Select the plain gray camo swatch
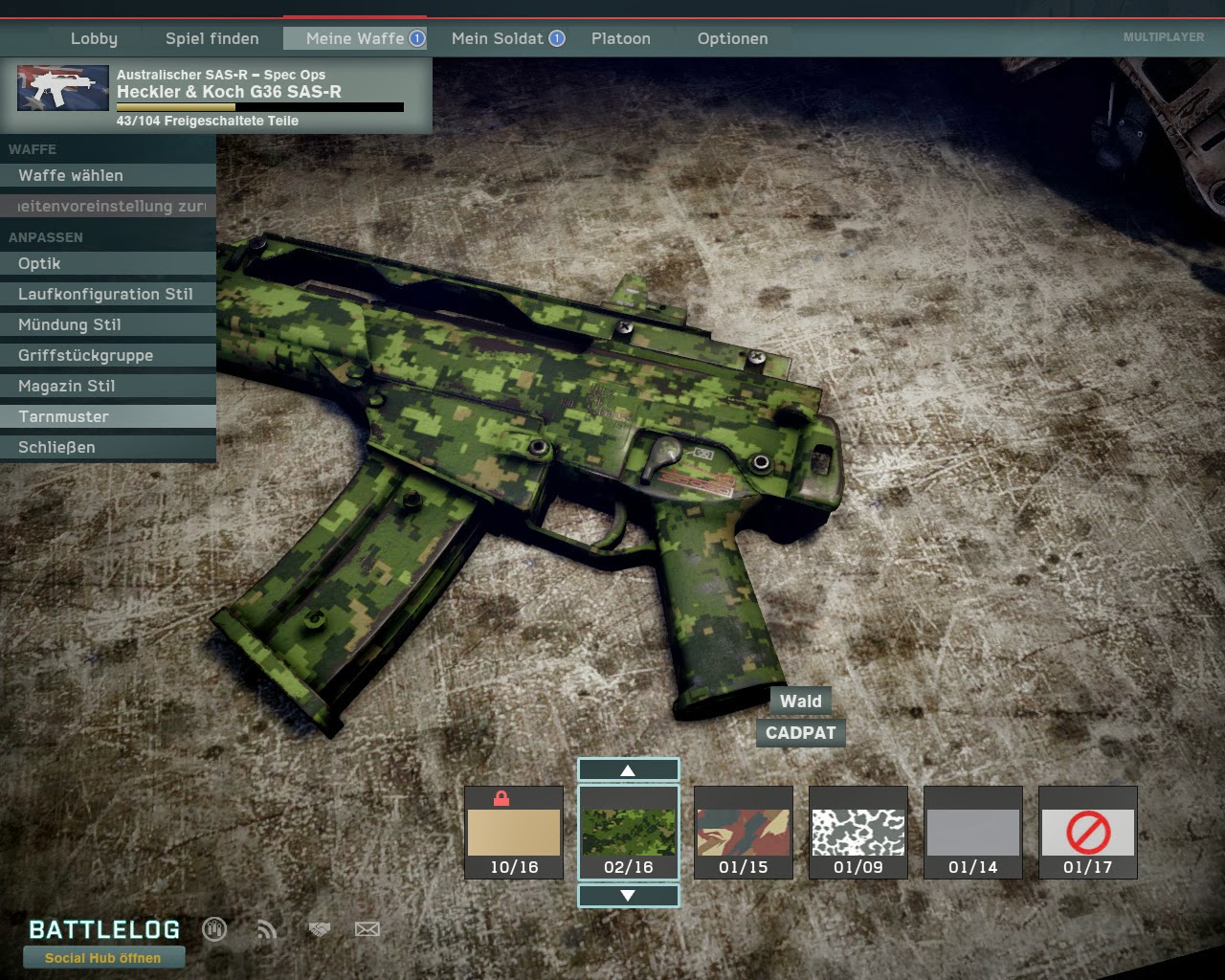The width and height of the screenshot is (1225, 980). pyautogui.click(x=973, y=832)
